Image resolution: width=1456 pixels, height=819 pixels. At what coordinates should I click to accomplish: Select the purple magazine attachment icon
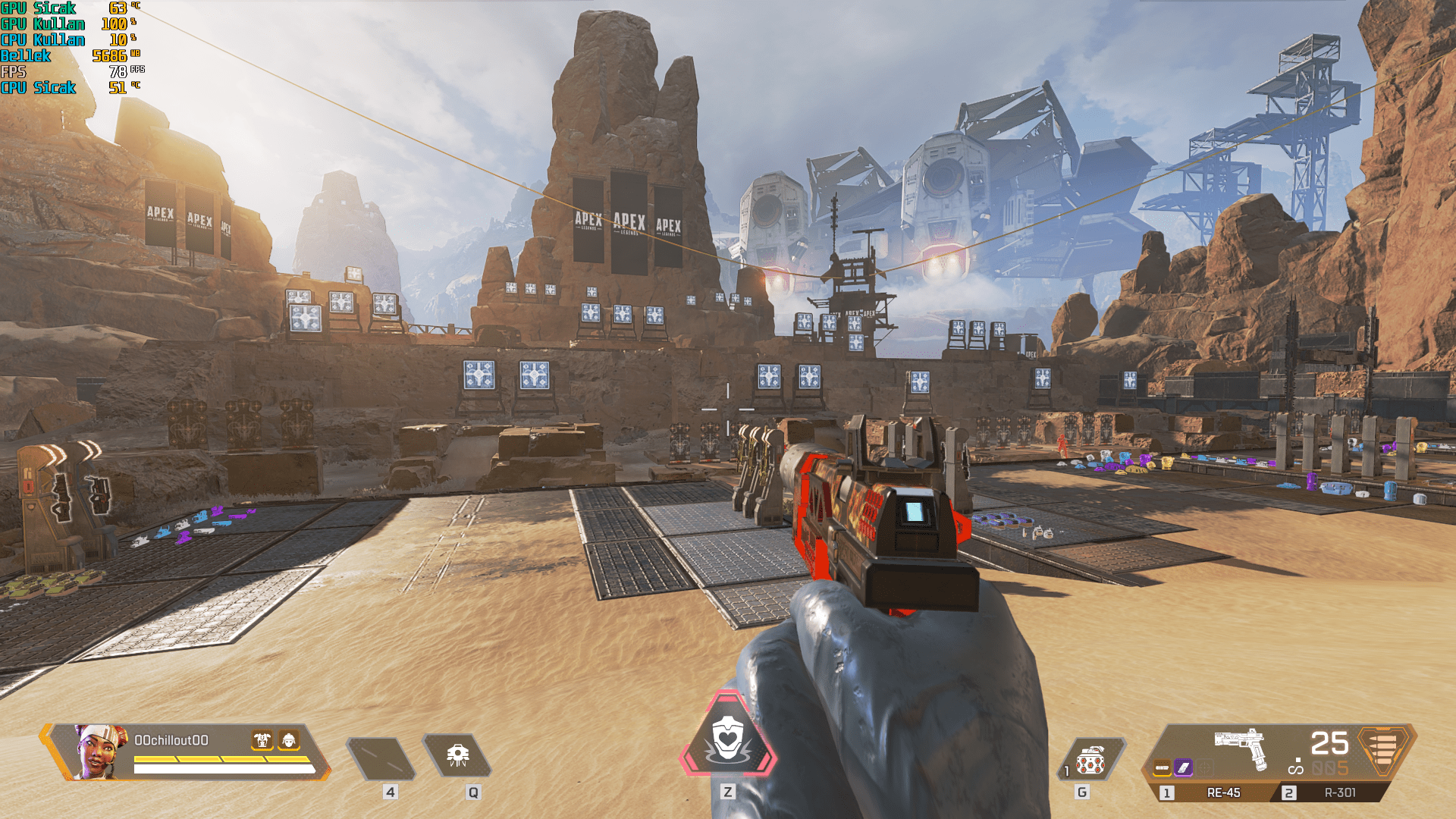pos(1183,768)
